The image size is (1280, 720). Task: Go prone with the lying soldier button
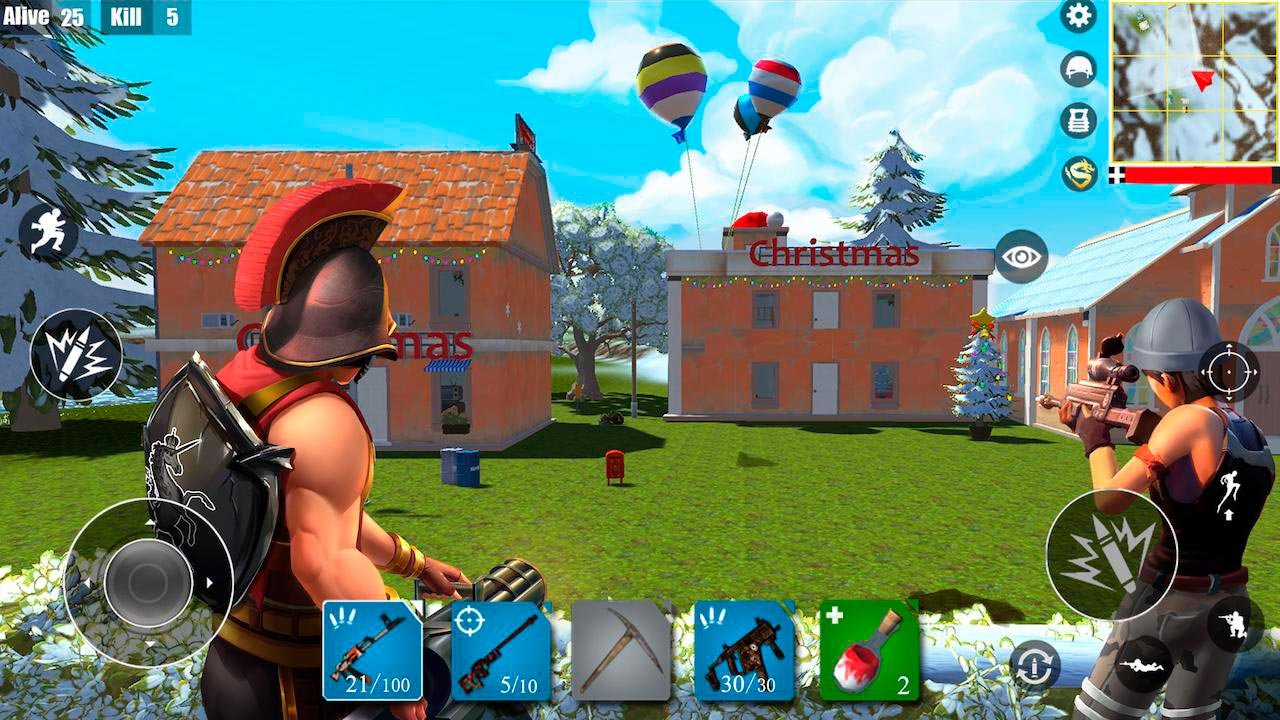(x=1143, y=663)
